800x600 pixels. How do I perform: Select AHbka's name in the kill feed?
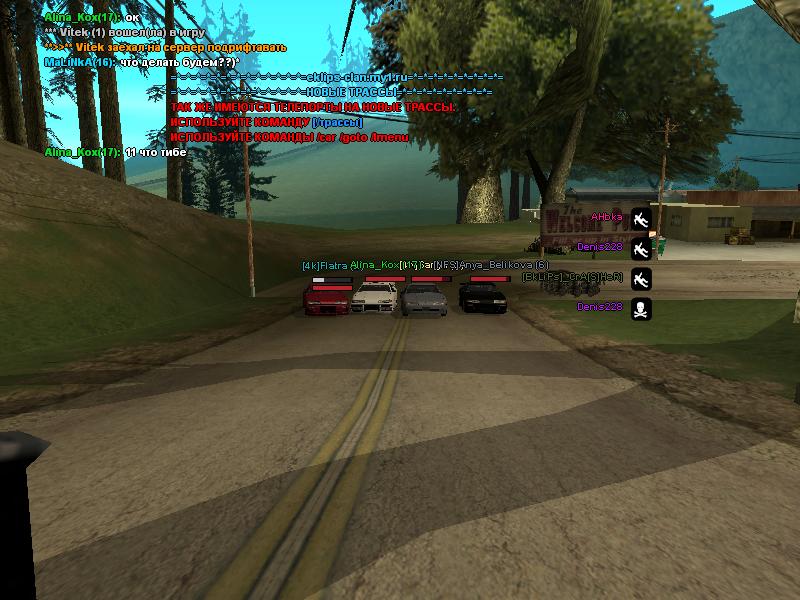pos(606,217)
